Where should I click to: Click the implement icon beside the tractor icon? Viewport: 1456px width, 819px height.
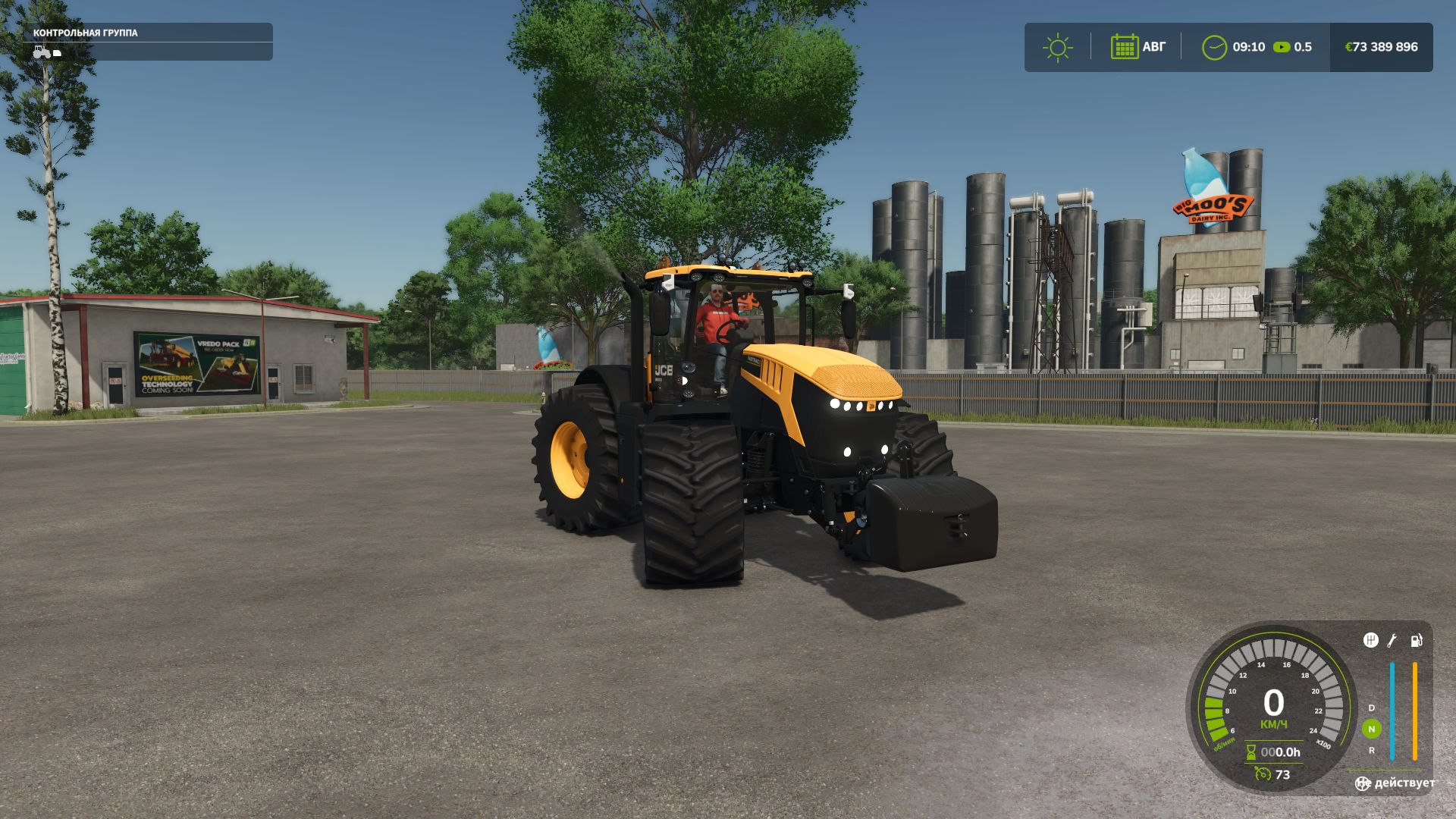(x=56, y=52)
